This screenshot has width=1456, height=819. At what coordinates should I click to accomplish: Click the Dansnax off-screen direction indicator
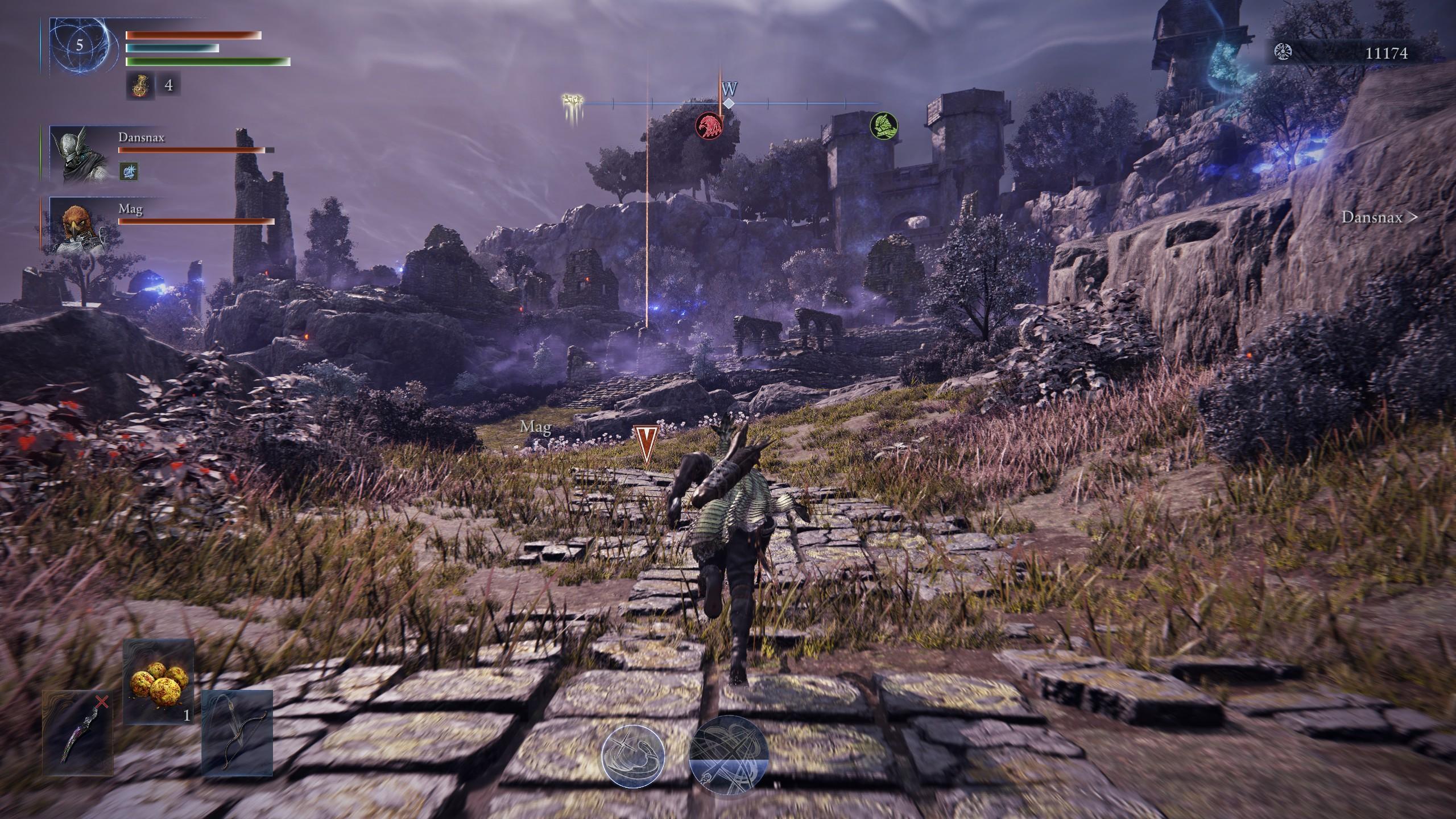[x=1379, y=217]
